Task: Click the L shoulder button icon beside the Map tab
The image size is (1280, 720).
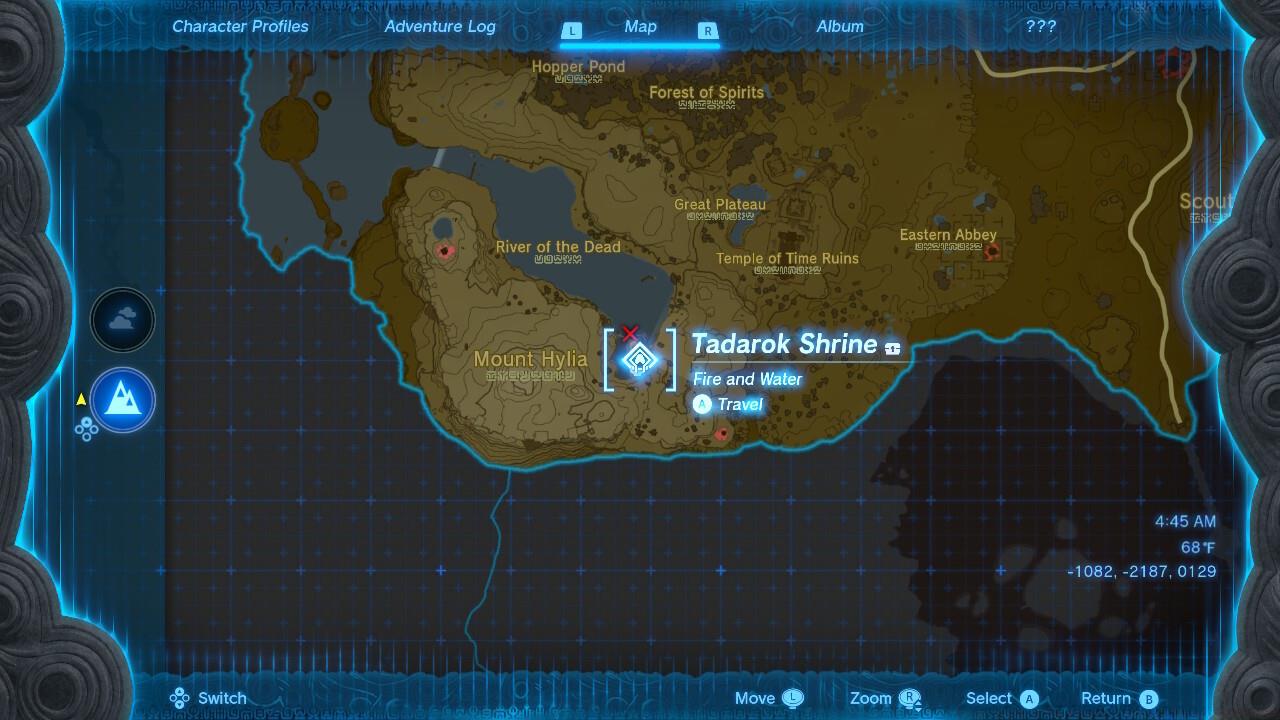Action: click(x=572, y=31)
